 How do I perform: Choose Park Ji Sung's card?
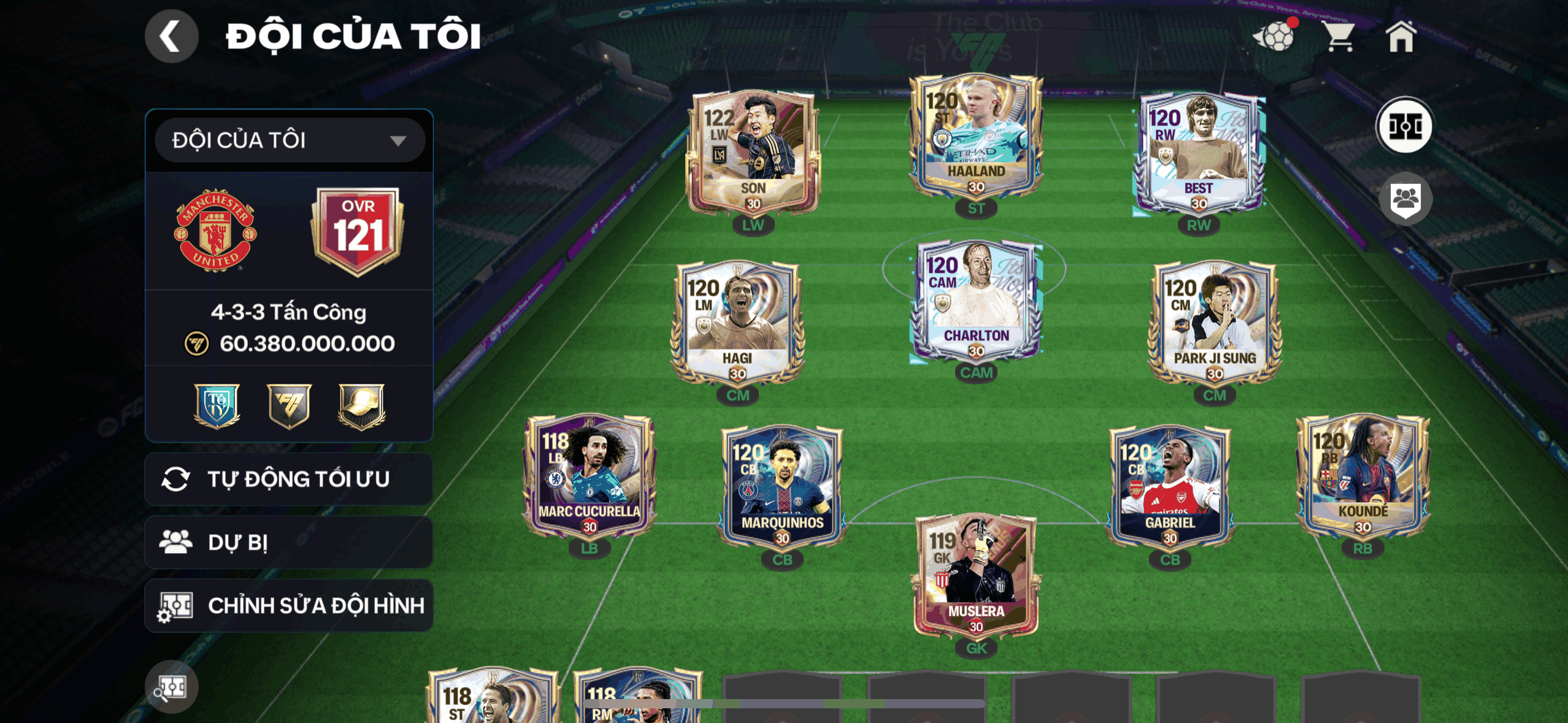pyautogui.click(x=1214, y=324)
